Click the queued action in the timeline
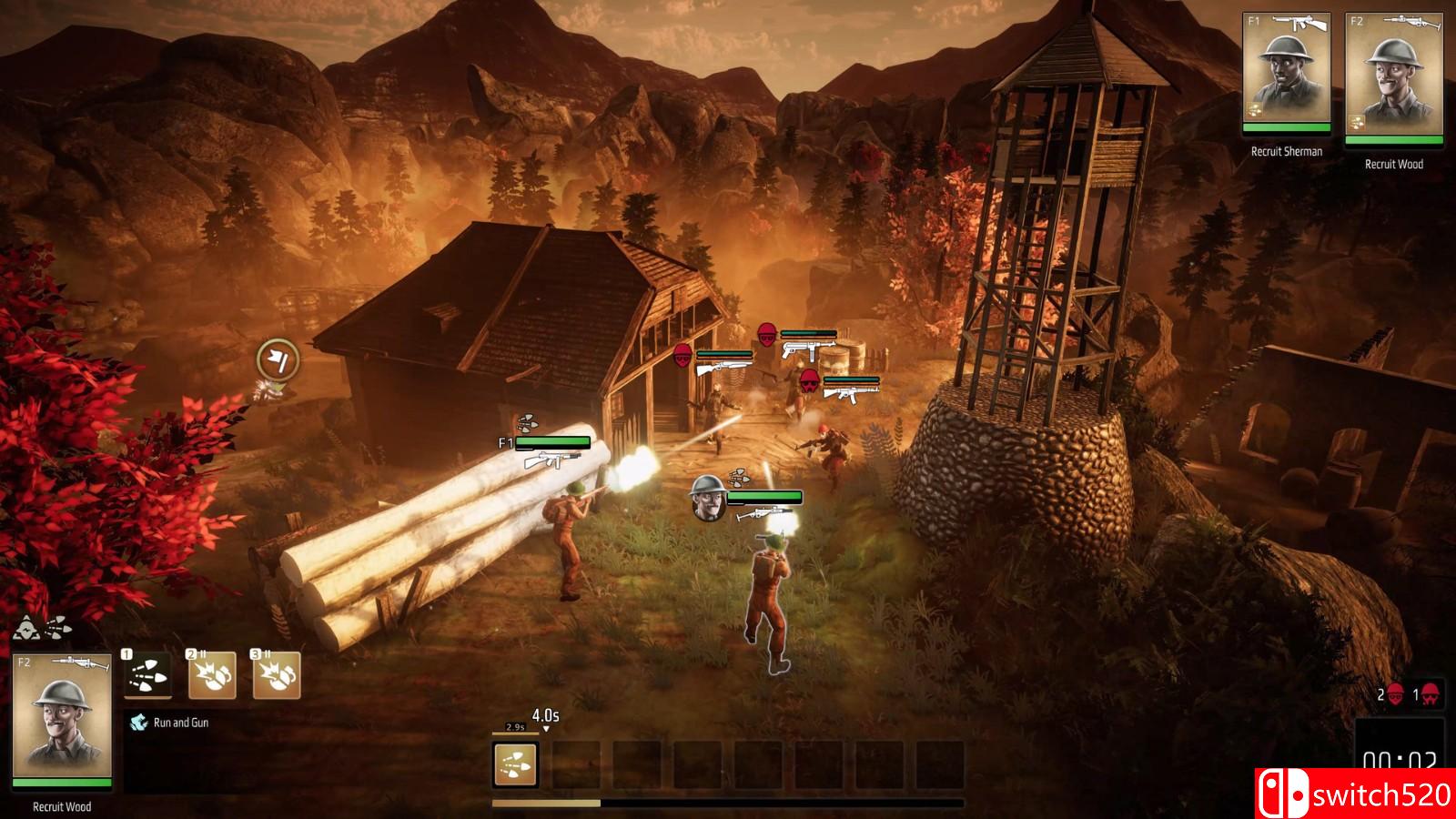1456x819 pixels. pos(515,764)
